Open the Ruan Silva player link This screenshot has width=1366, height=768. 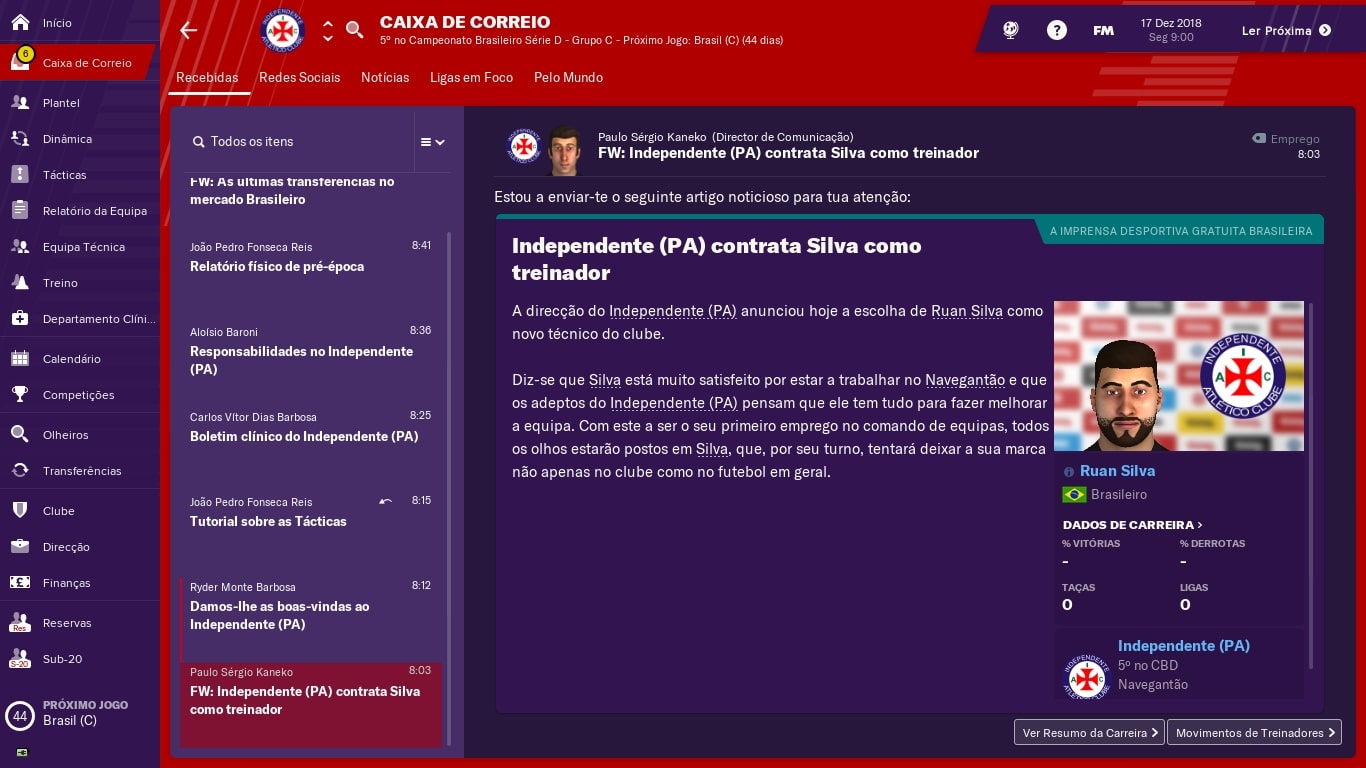click(1117, 471)
